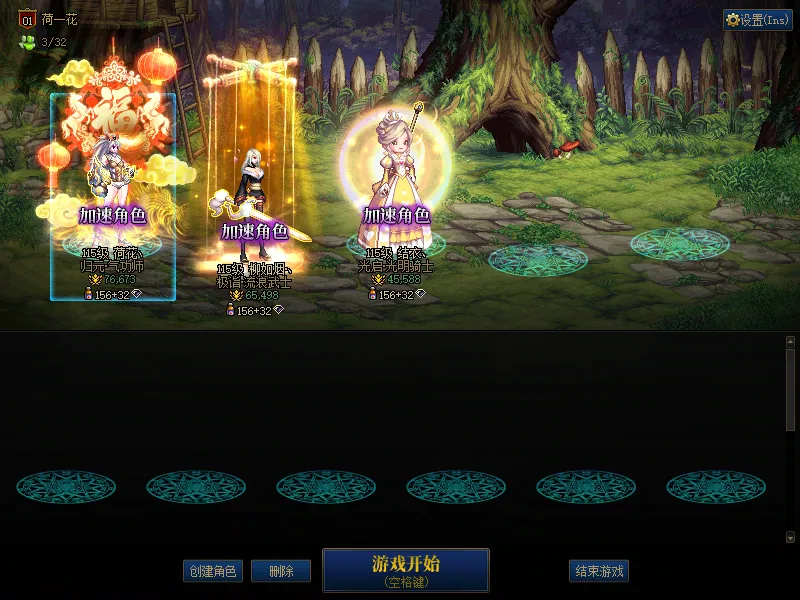
Task: Click the 游戏开始 start game button
Action: coord(406,570)
